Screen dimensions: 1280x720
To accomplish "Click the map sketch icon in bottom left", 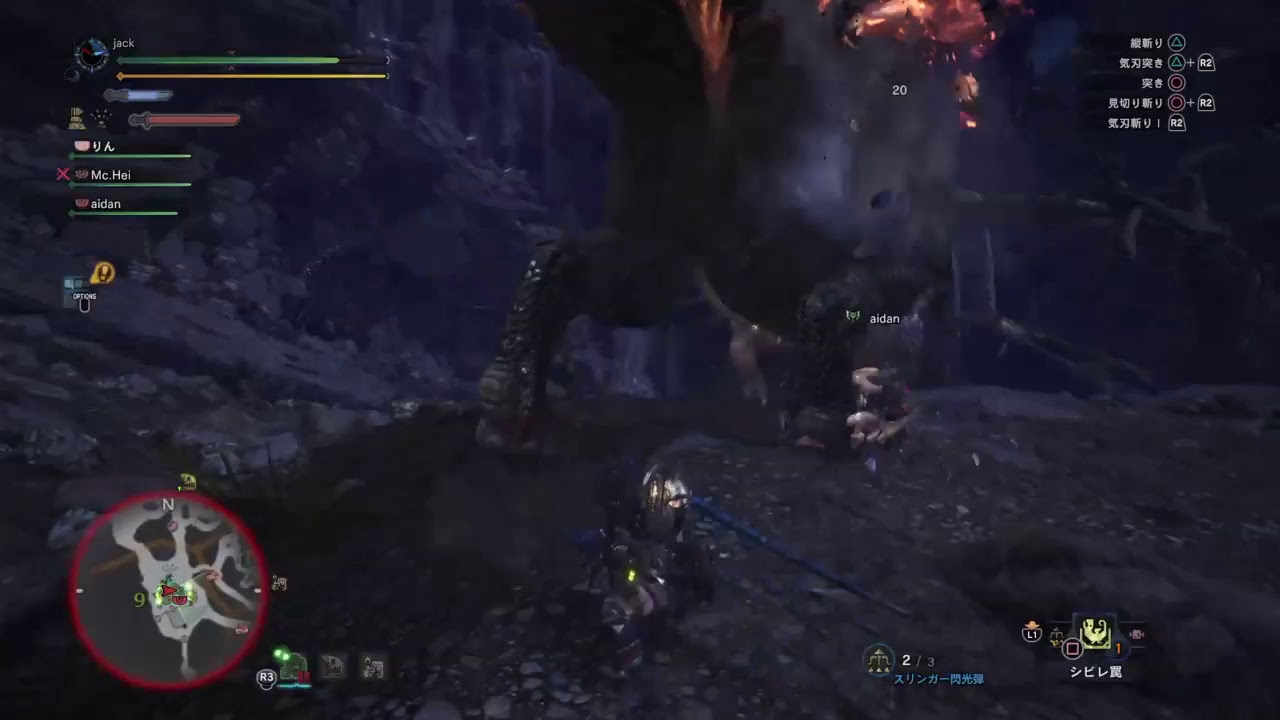I will coord(332,665).
